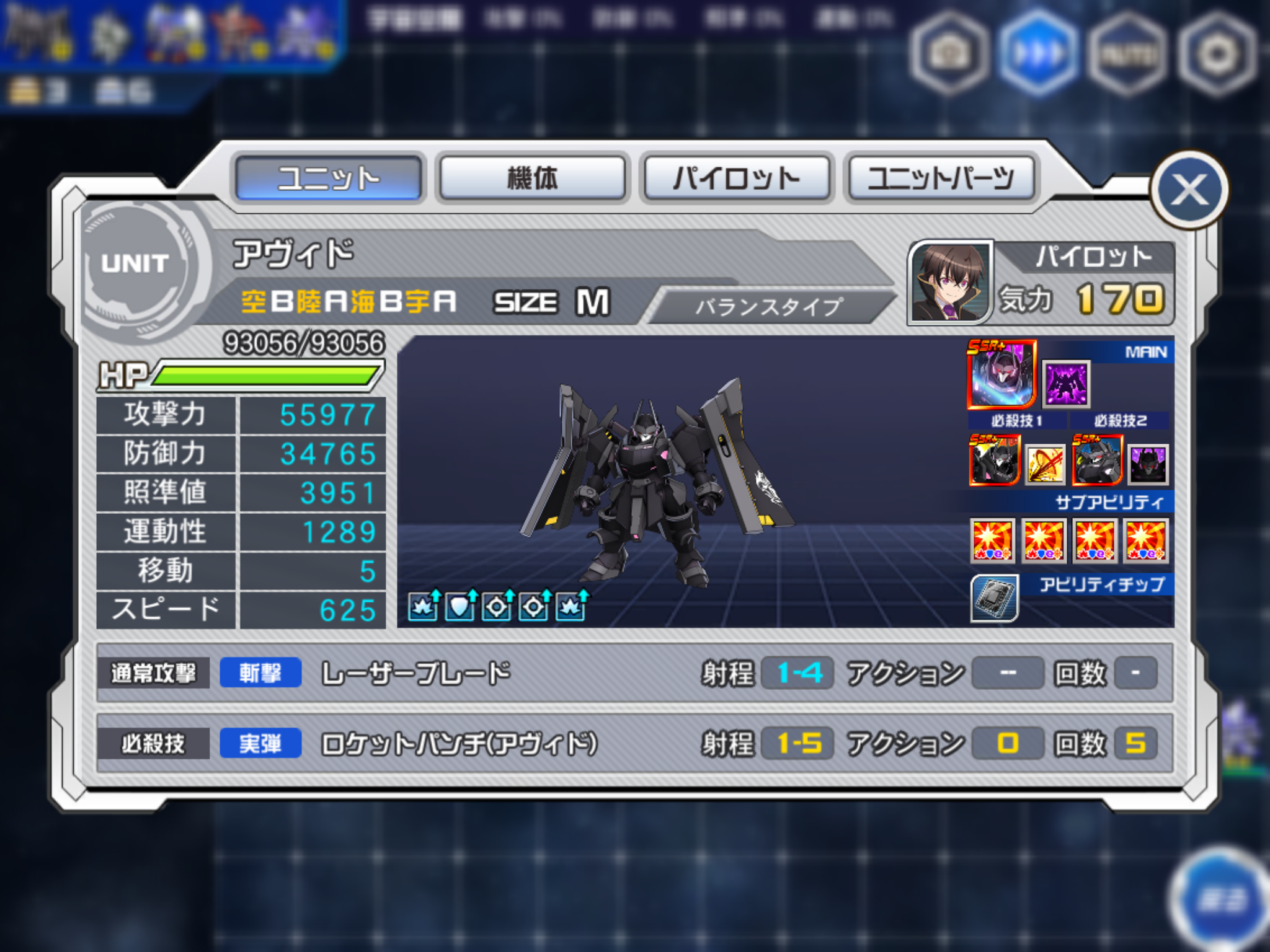
Task: Tap the purple mech icon beside MAIN part
Action: coord(1065,384)
